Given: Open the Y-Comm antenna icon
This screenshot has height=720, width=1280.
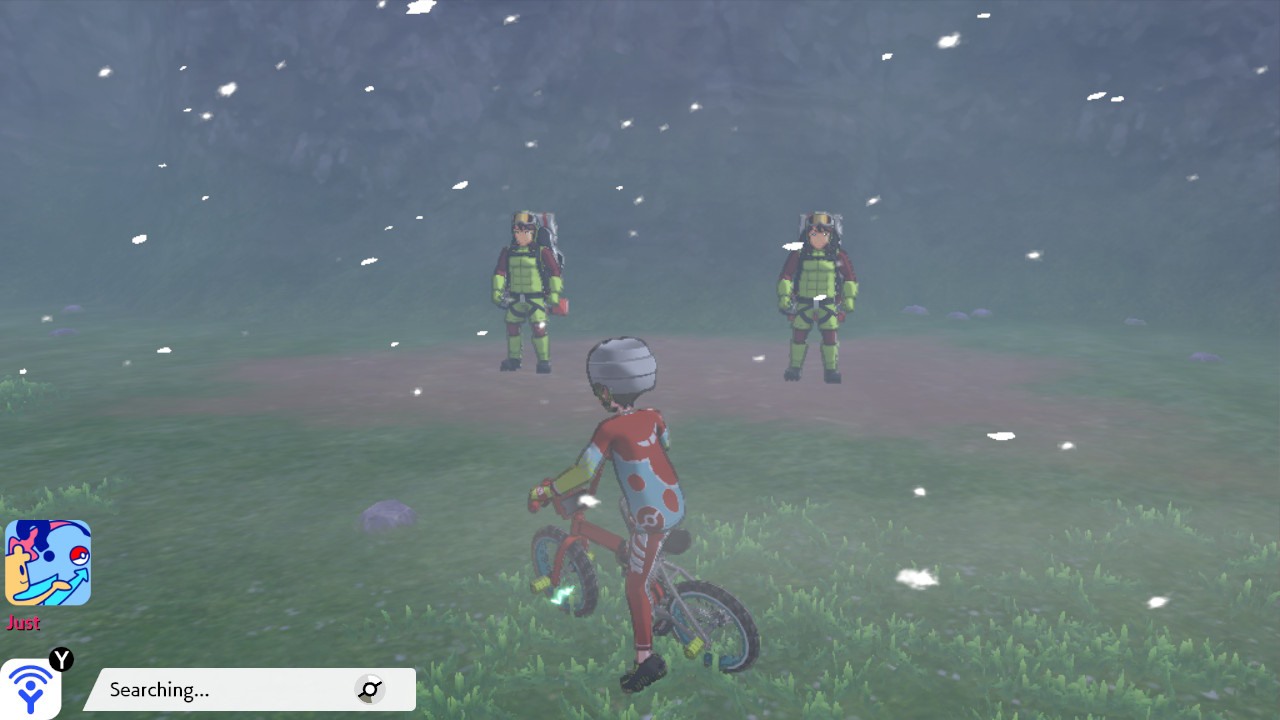Looking at the screenshot, I should (30, 687).
